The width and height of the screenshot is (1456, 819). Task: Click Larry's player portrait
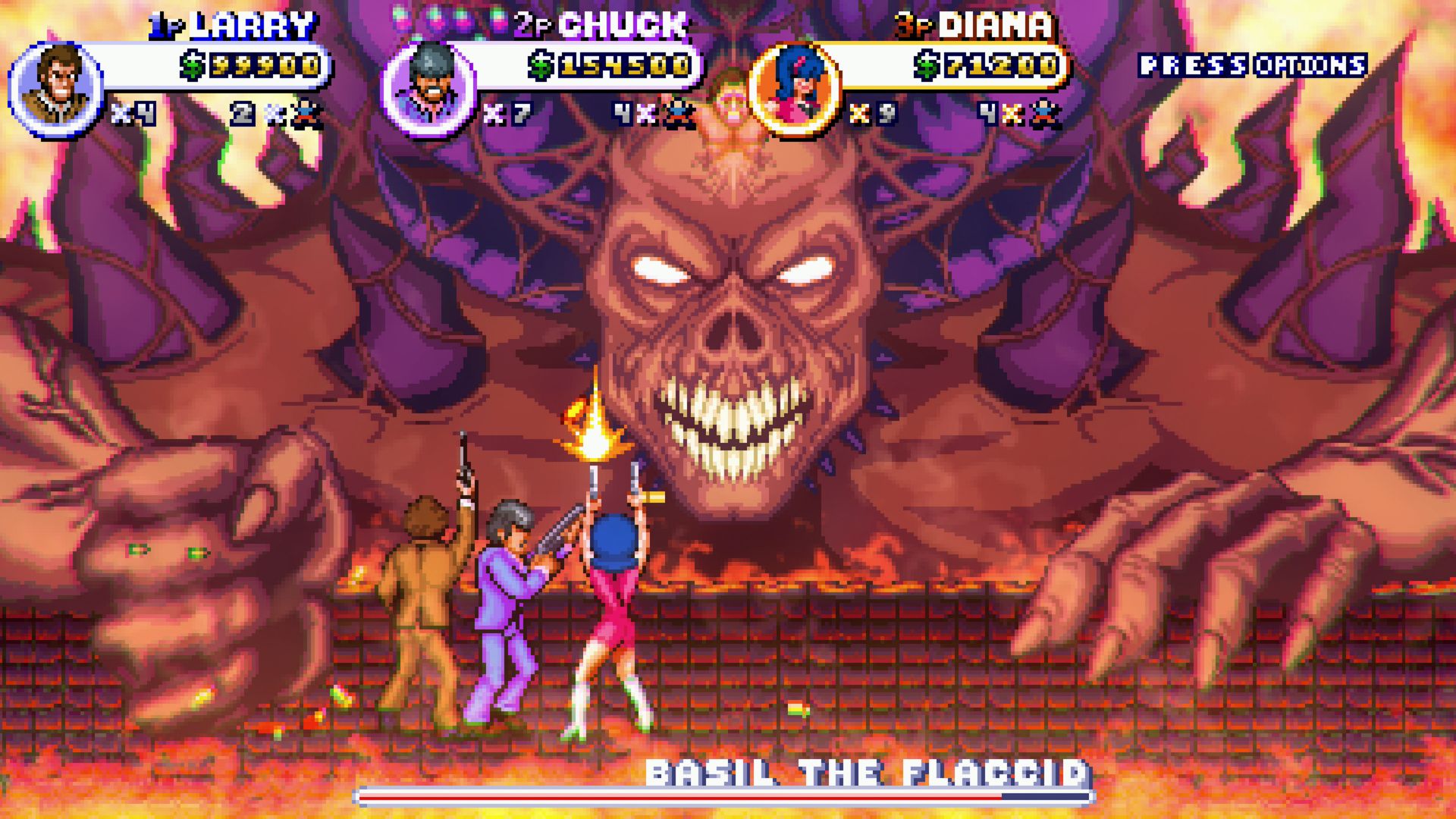point(57,89)
